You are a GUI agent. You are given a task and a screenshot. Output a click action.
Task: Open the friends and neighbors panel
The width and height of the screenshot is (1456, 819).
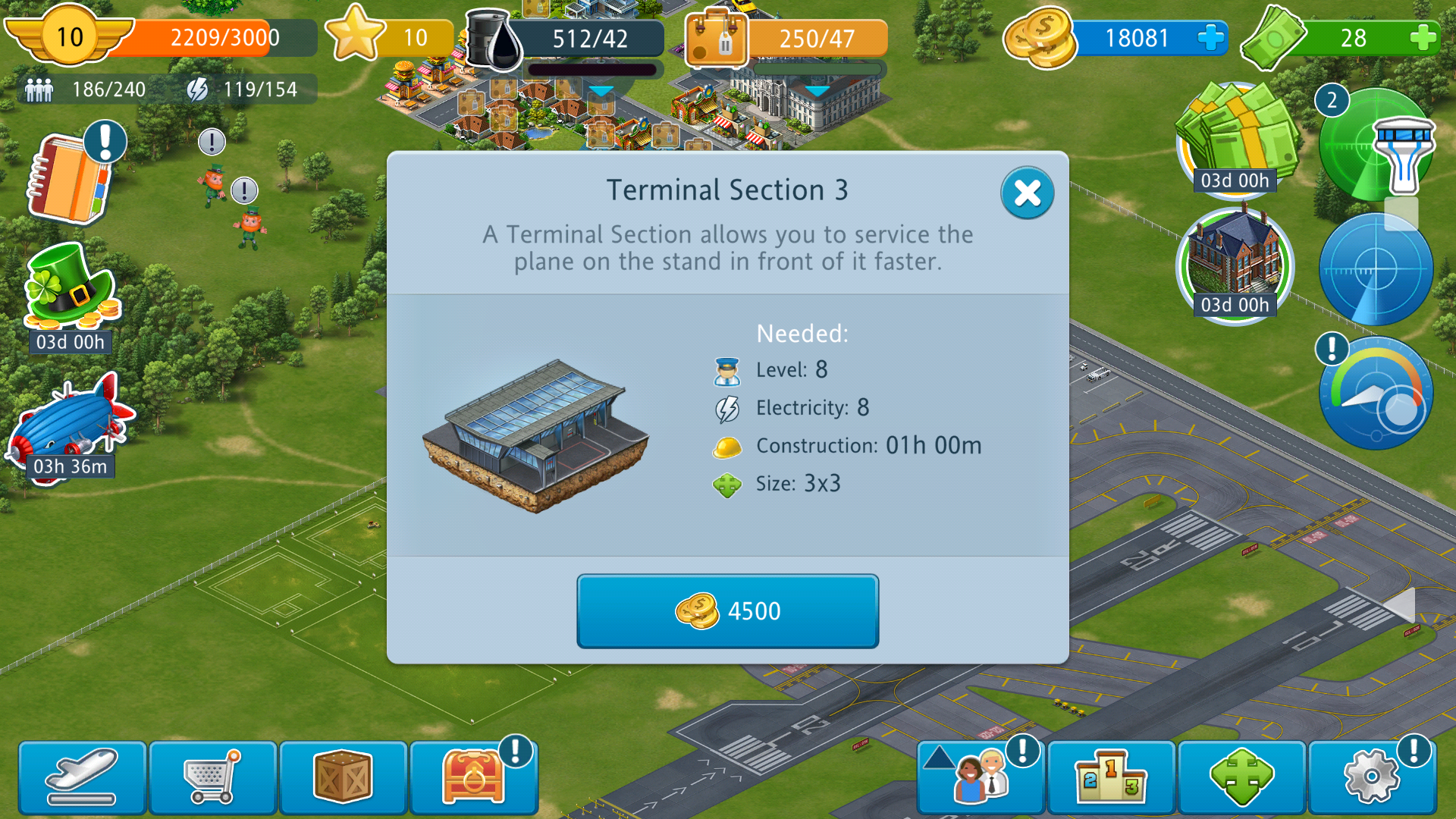981,777
